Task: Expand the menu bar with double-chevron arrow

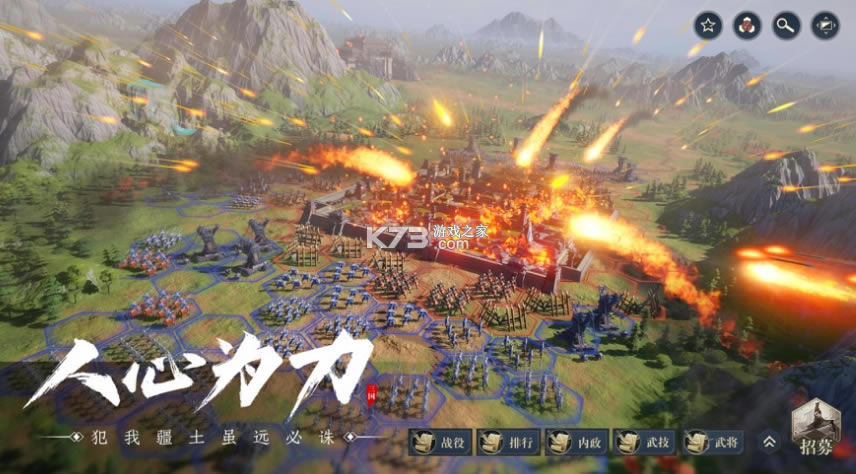Action: [769, 441]
